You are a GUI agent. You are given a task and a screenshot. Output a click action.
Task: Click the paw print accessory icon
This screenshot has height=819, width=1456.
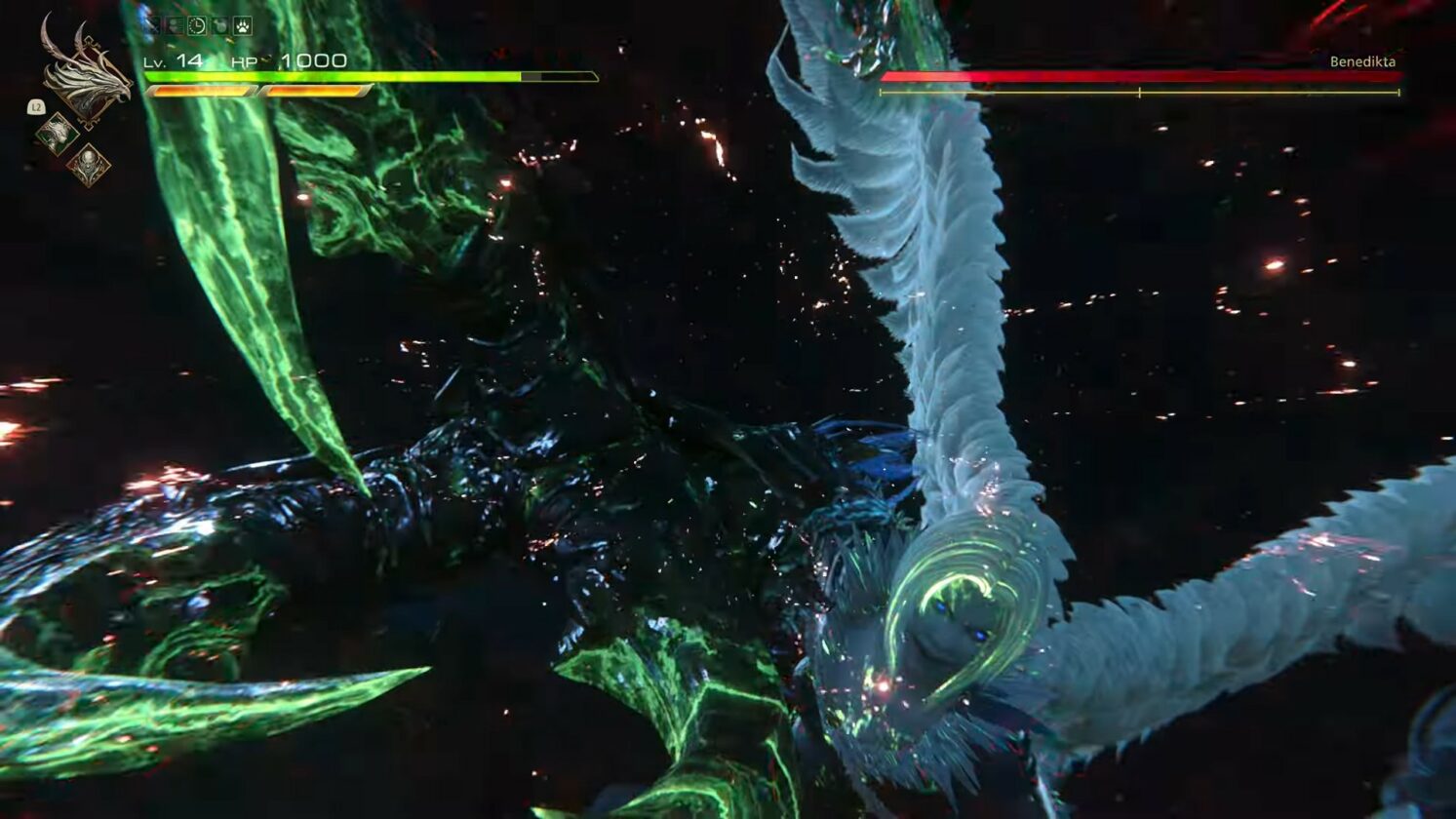coord(242,26)
